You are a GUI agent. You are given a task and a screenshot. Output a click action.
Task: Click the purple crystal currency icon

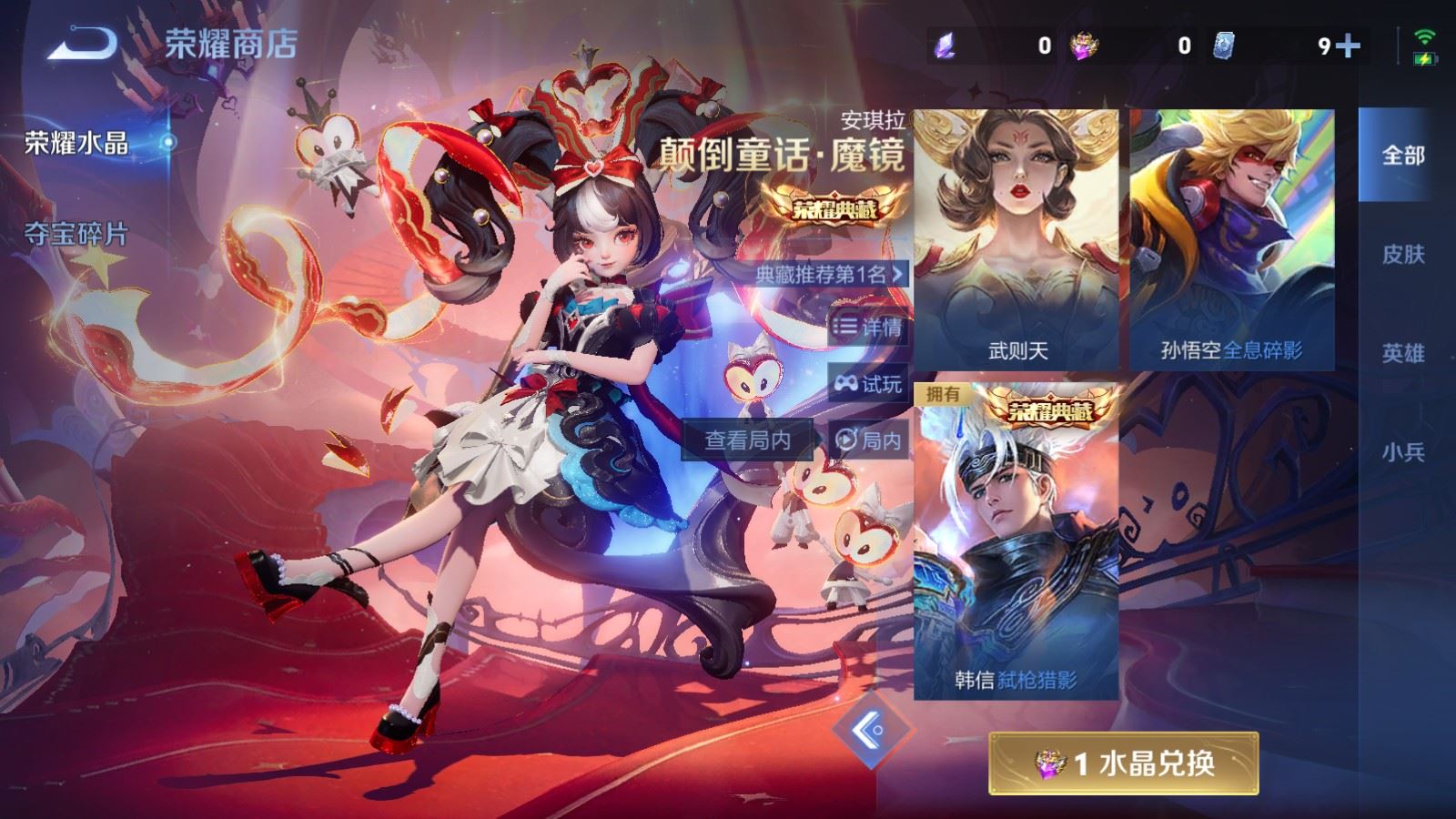coord(945,43)
